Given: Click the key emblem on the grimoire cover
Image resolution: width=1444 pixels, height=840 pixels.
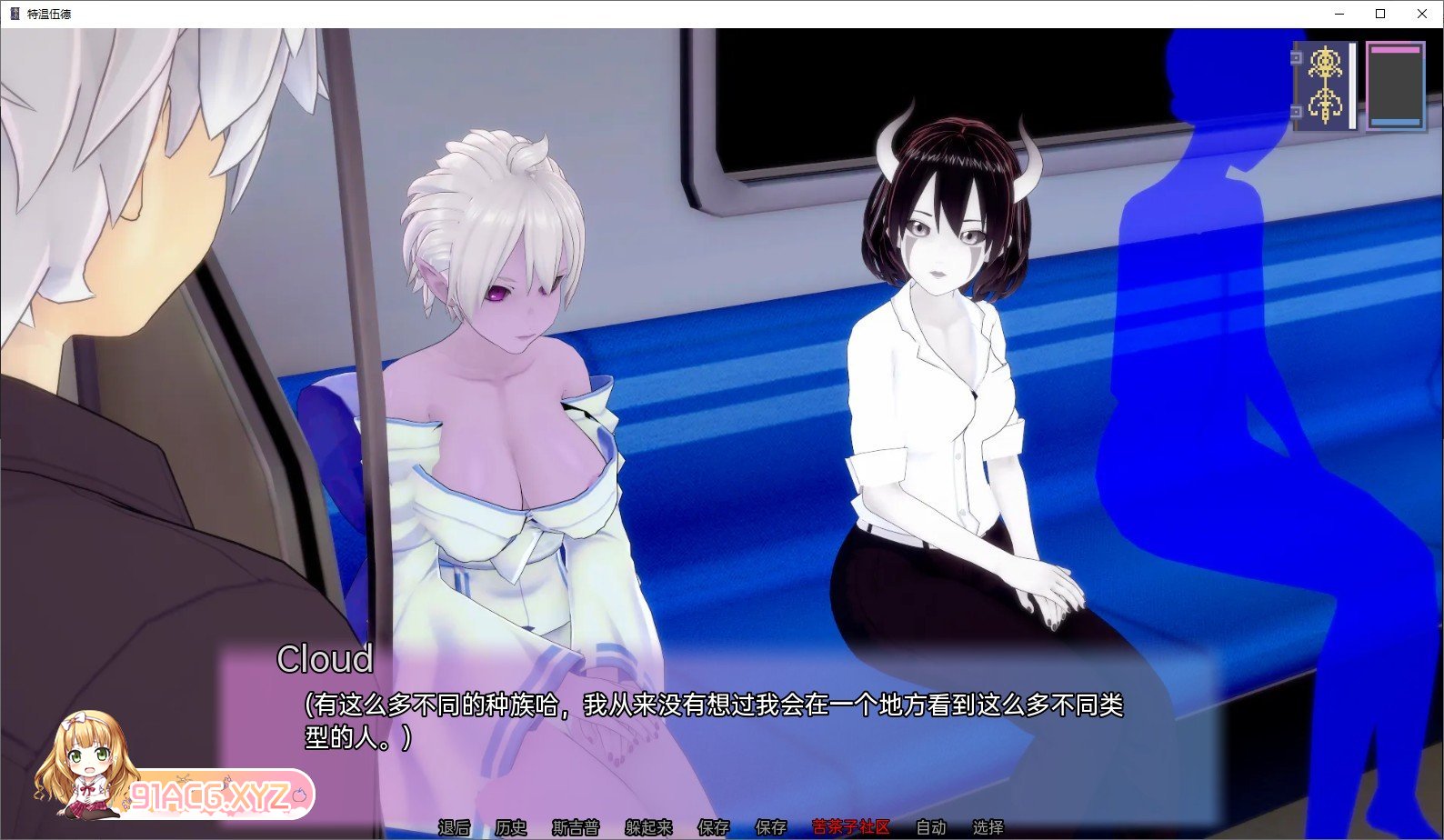Looking at the screenshot, I should pyautogui.click(x=1325, y=84).
